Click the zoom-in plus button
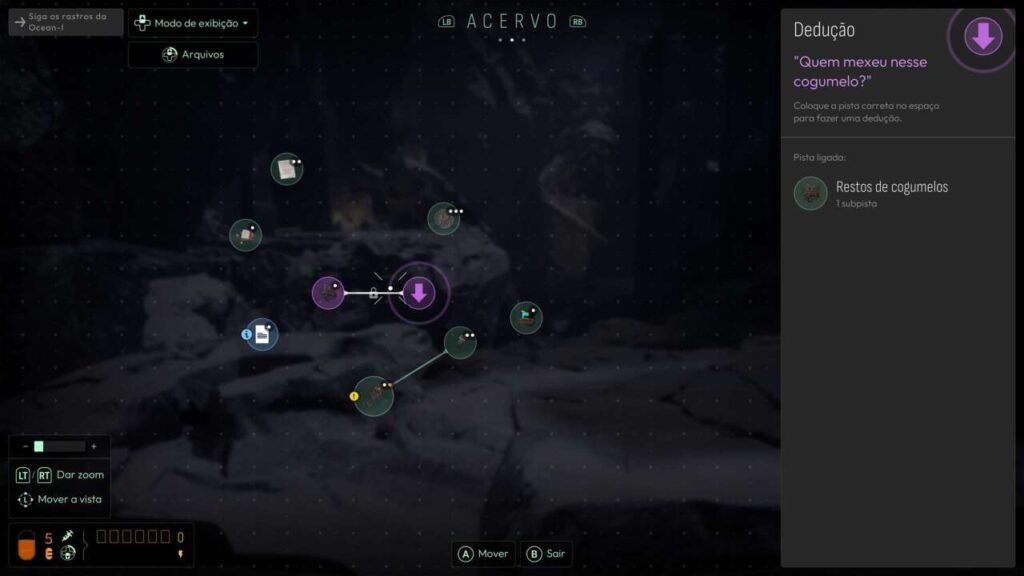Image resolution: width=1024 pixels, height=576 pixels. [94, 446]
